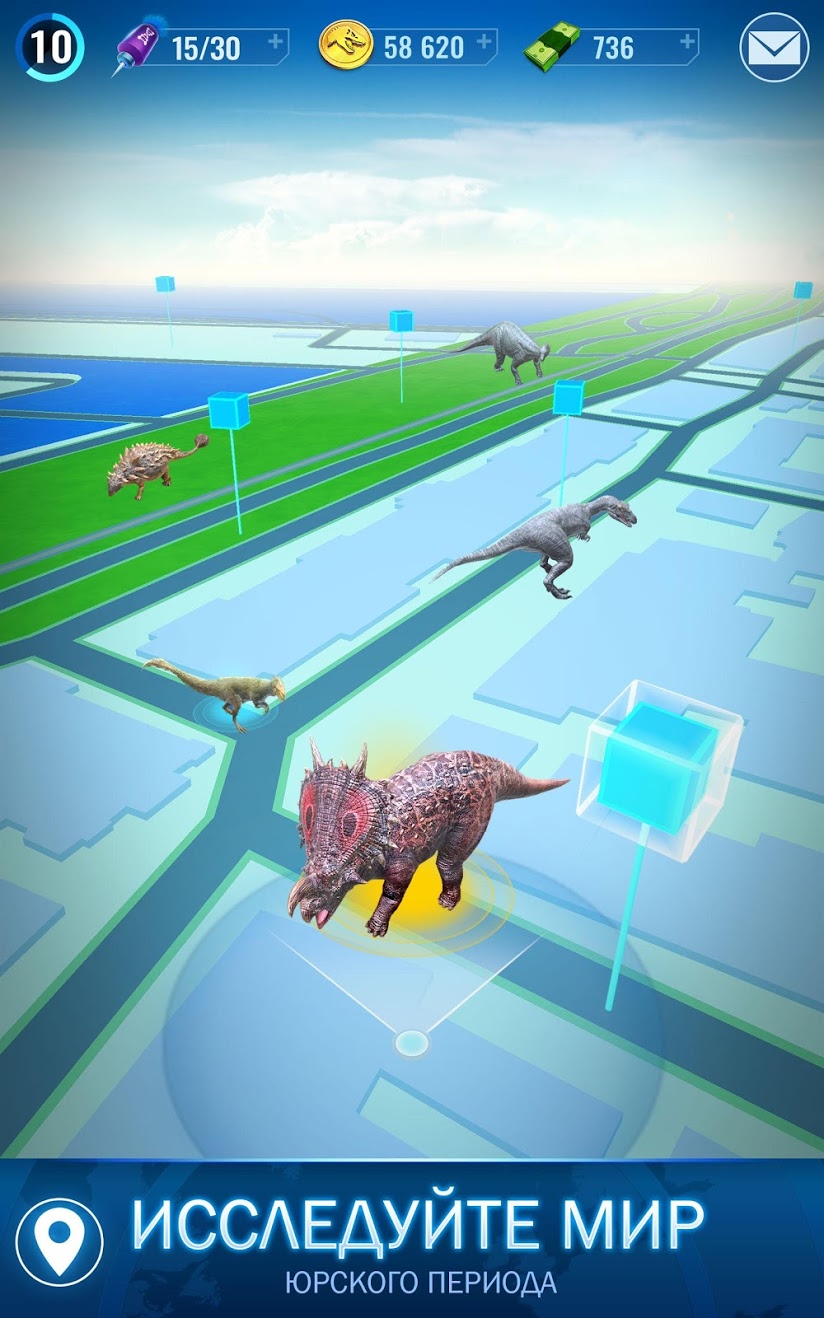
Task: Add coins with the plus next to 58 620
Action: [x=485, y=42]
